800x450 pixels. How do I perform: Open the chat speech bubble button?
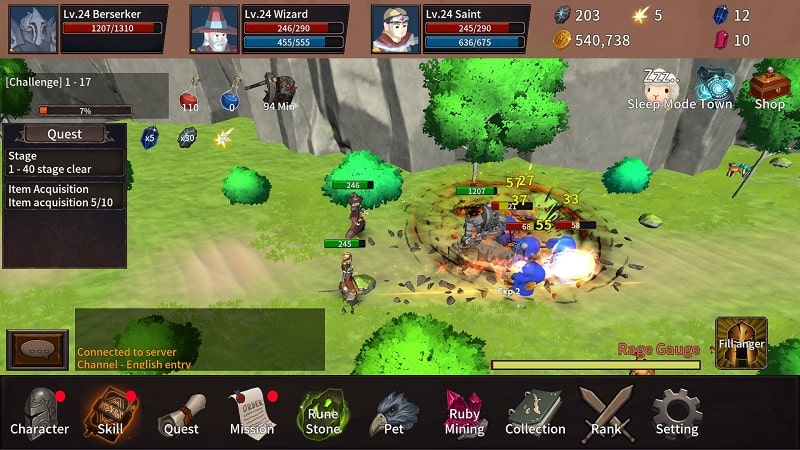point(37,351)
